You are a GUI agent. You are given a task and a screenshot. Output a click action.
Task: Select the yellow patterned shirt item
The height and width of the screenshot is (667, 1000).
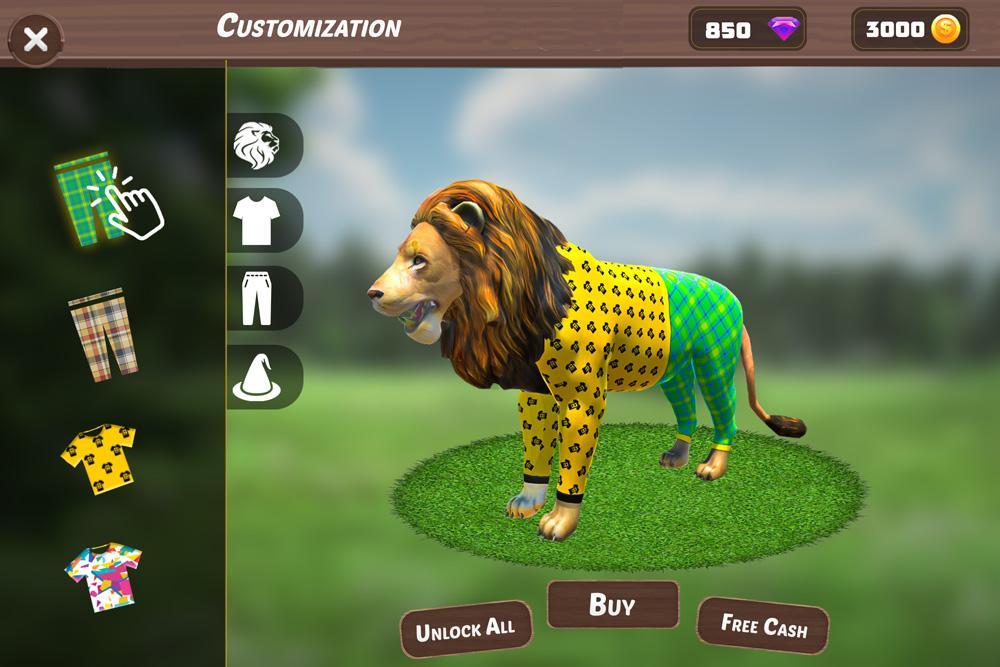(99, 458)
